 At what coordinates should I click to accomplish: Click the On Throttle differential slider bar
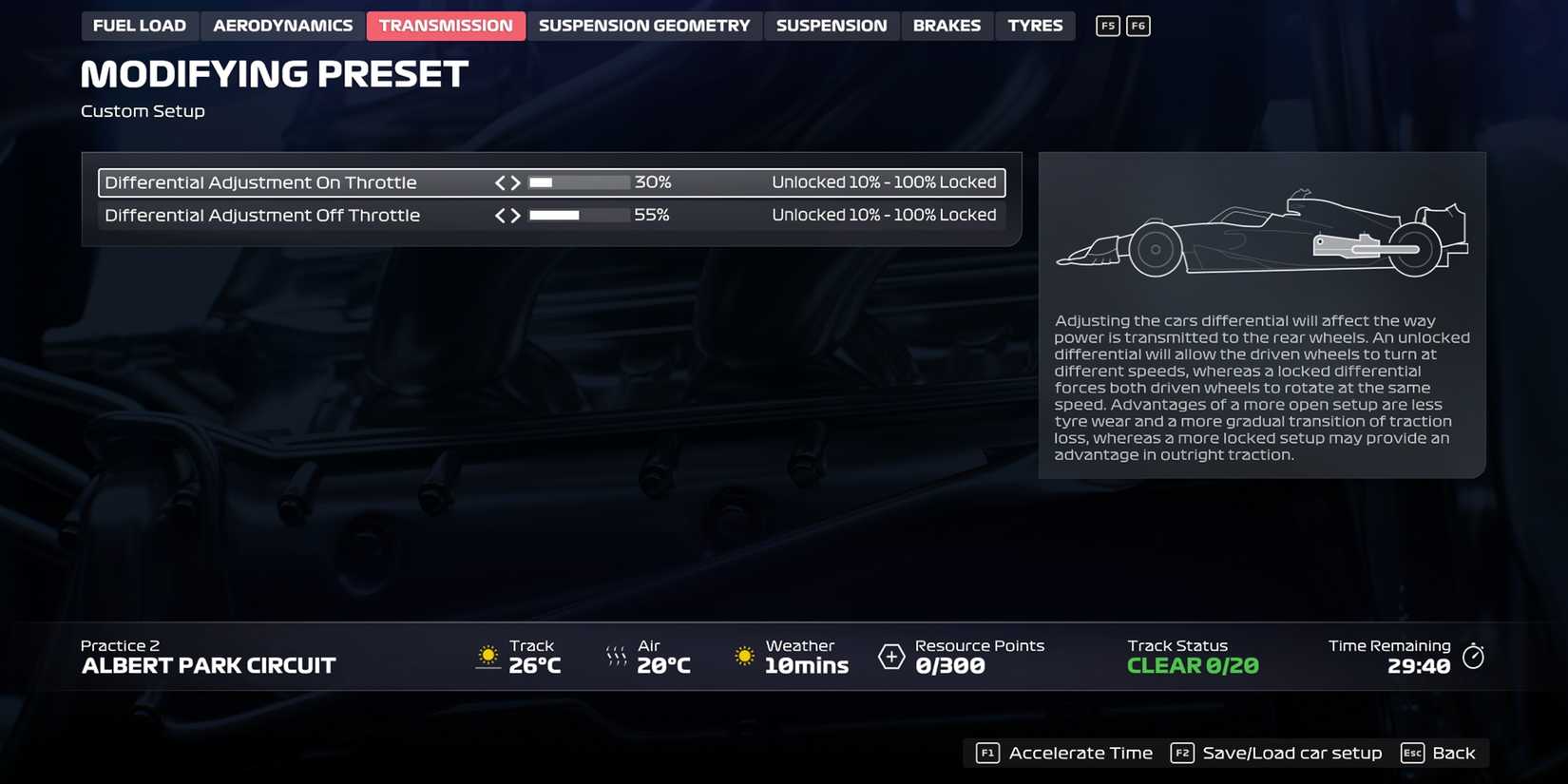coord(578,182)
